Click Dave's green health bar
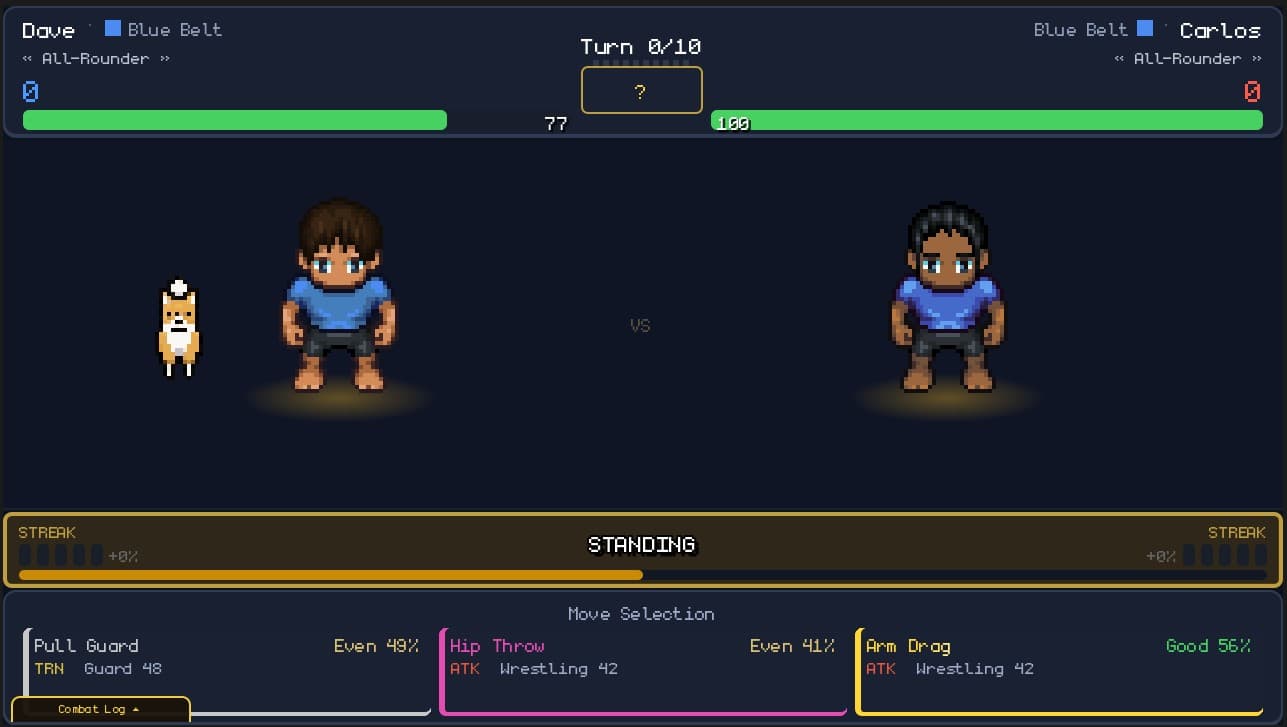The width and height of the screenshot is (1287, 727). tap(235, 120)
